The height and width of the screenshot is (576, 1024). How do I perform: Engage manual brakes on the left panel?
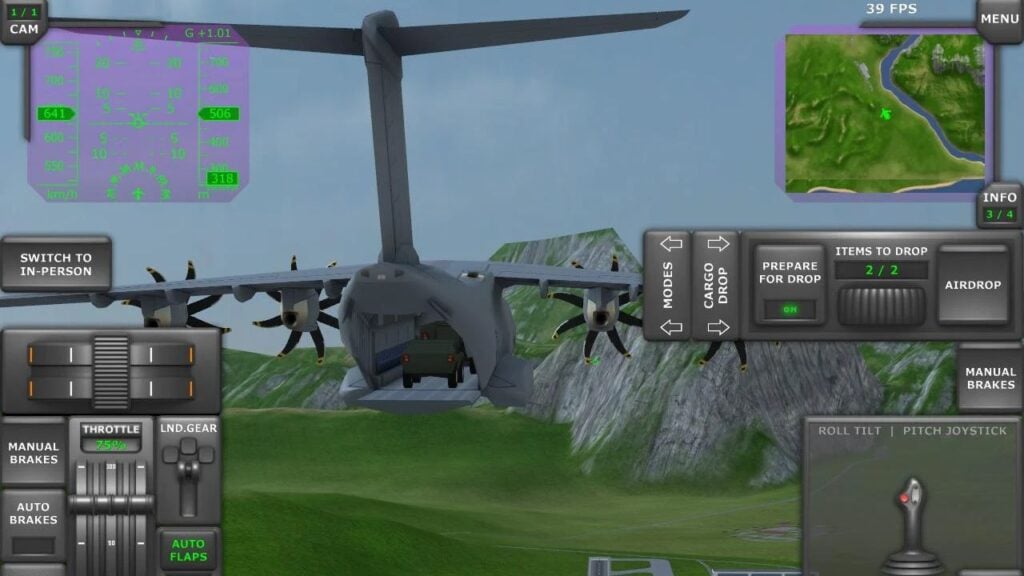click(34, 453)
